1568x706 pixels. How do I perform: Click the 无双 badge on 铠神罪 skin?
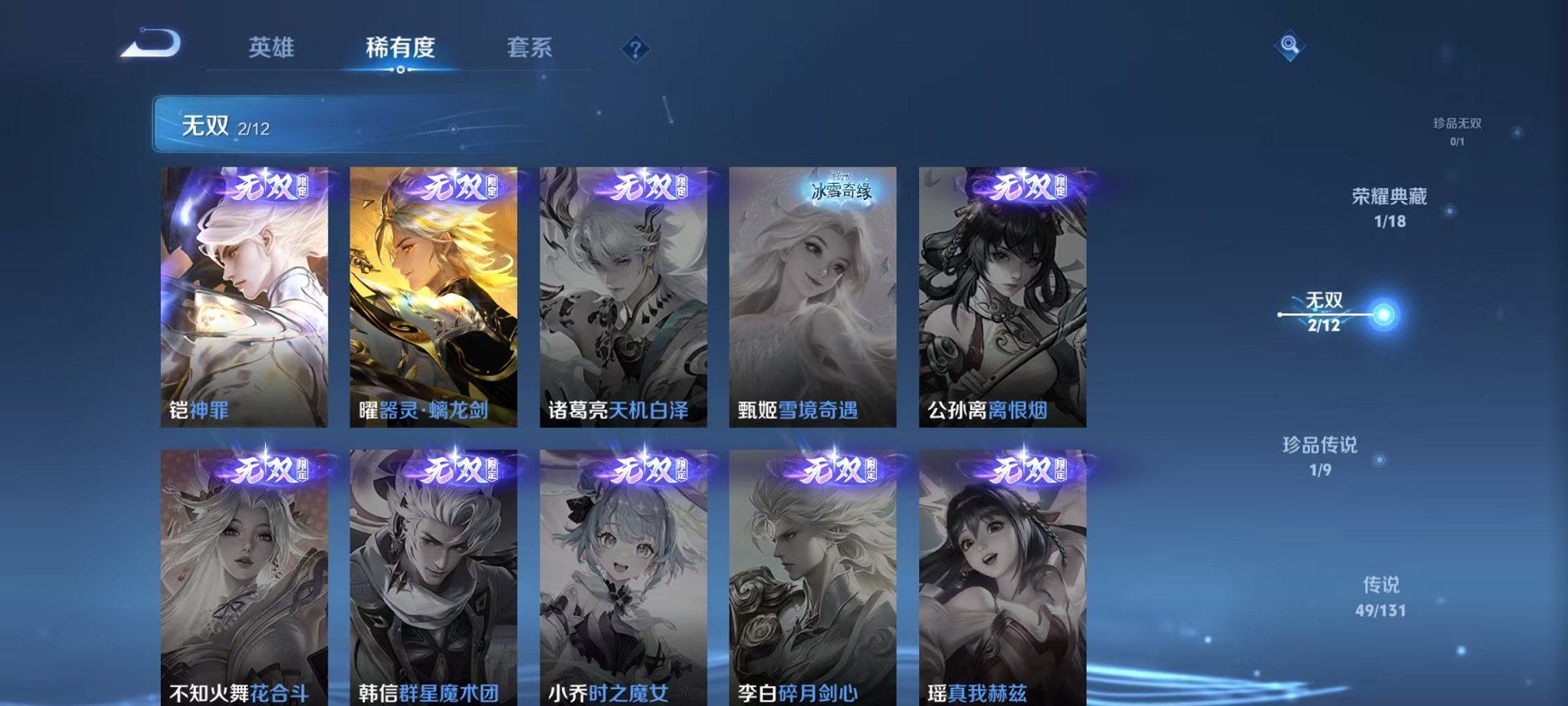pos(265,188)
